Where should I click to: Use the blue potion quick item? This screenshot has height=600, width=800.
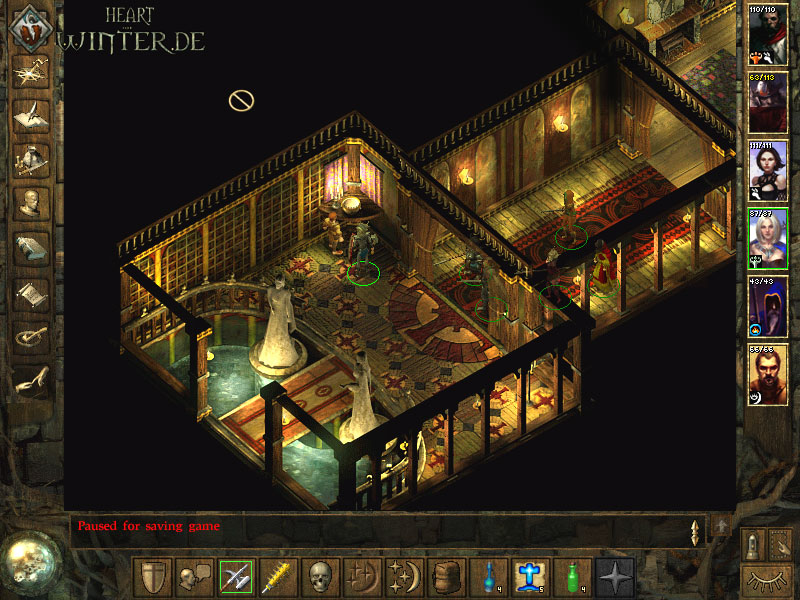(x=489, y=577)
